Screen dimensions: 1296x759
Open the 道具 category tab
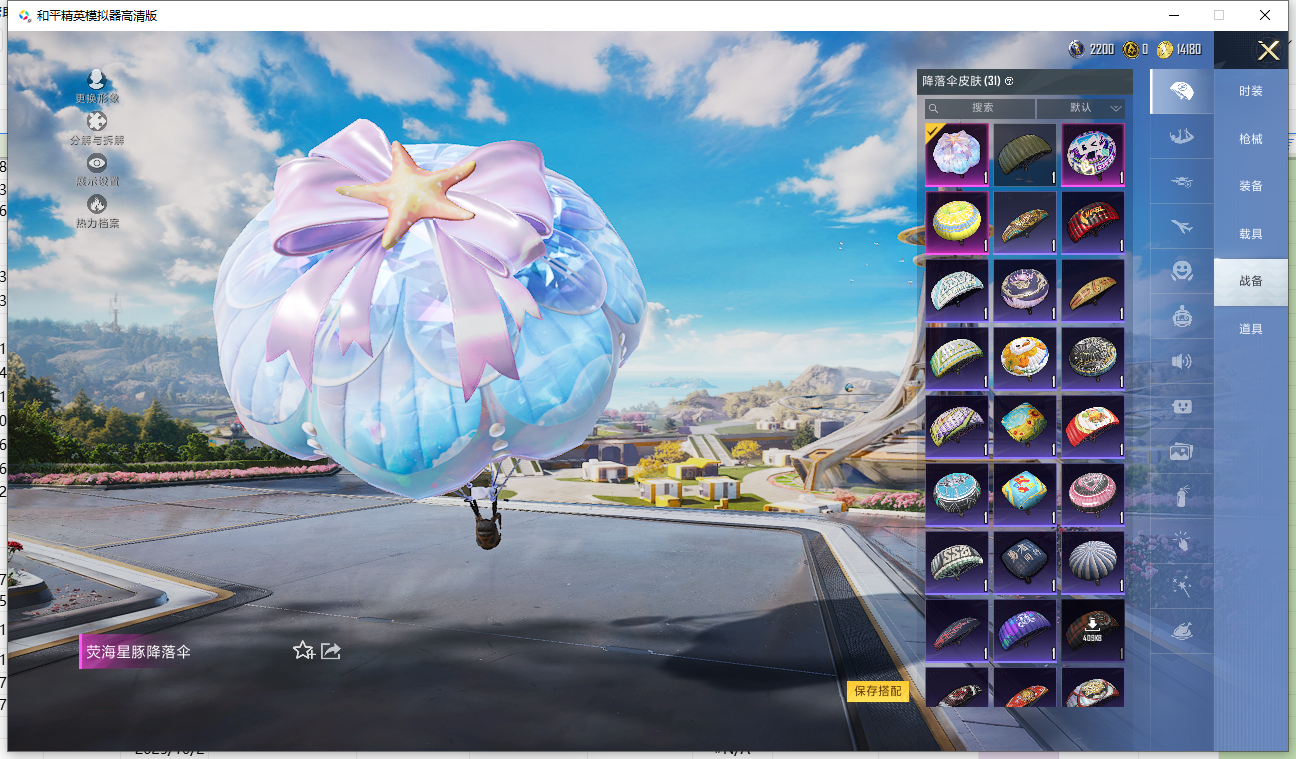(x=1250, y=329)
